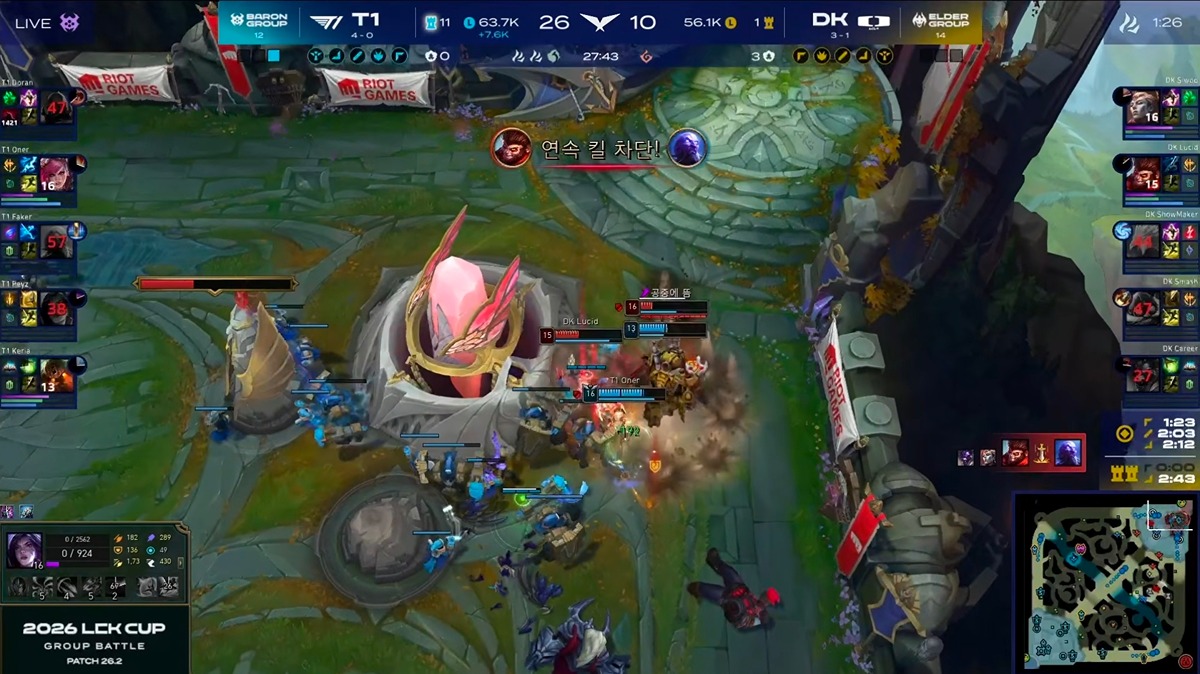The image size is (1200, 674).
Task: Click DK ShowMaker's player portrait
Action: [1143, 241]
